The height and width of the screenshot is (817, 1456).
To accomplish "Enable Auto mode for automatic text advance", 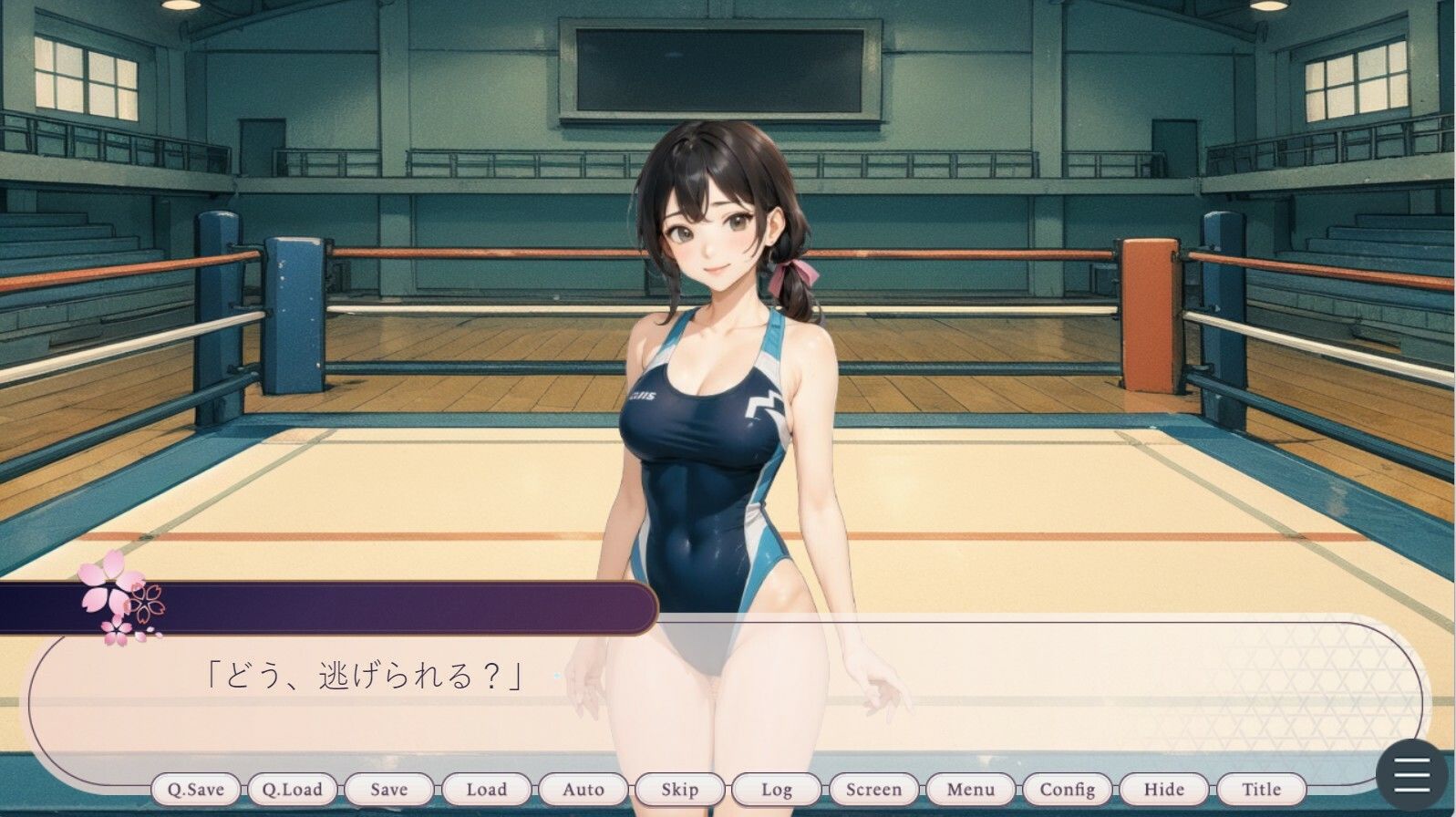I will click(x=582, y=790).
